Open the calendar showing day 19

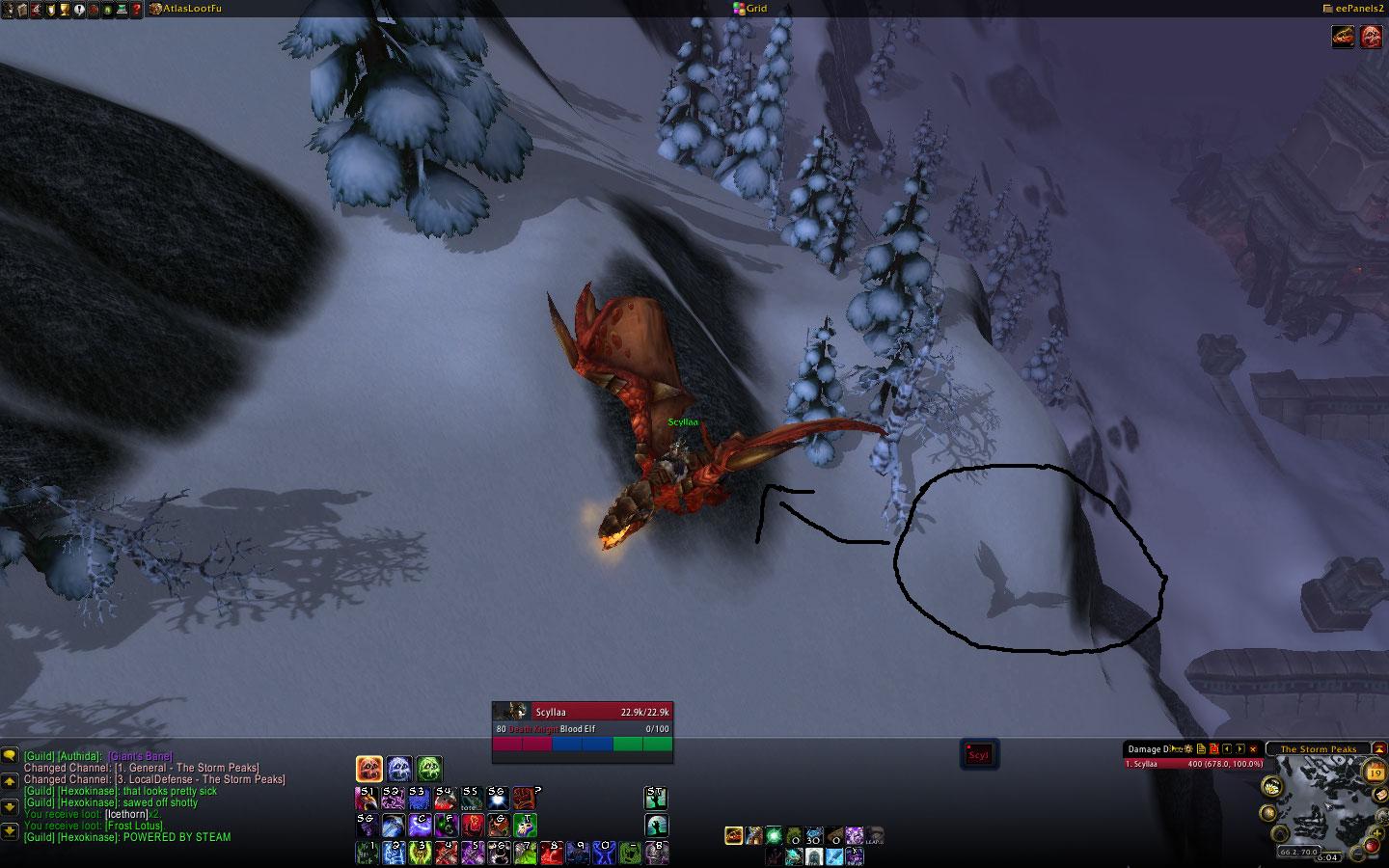(x=1375, y=772)
